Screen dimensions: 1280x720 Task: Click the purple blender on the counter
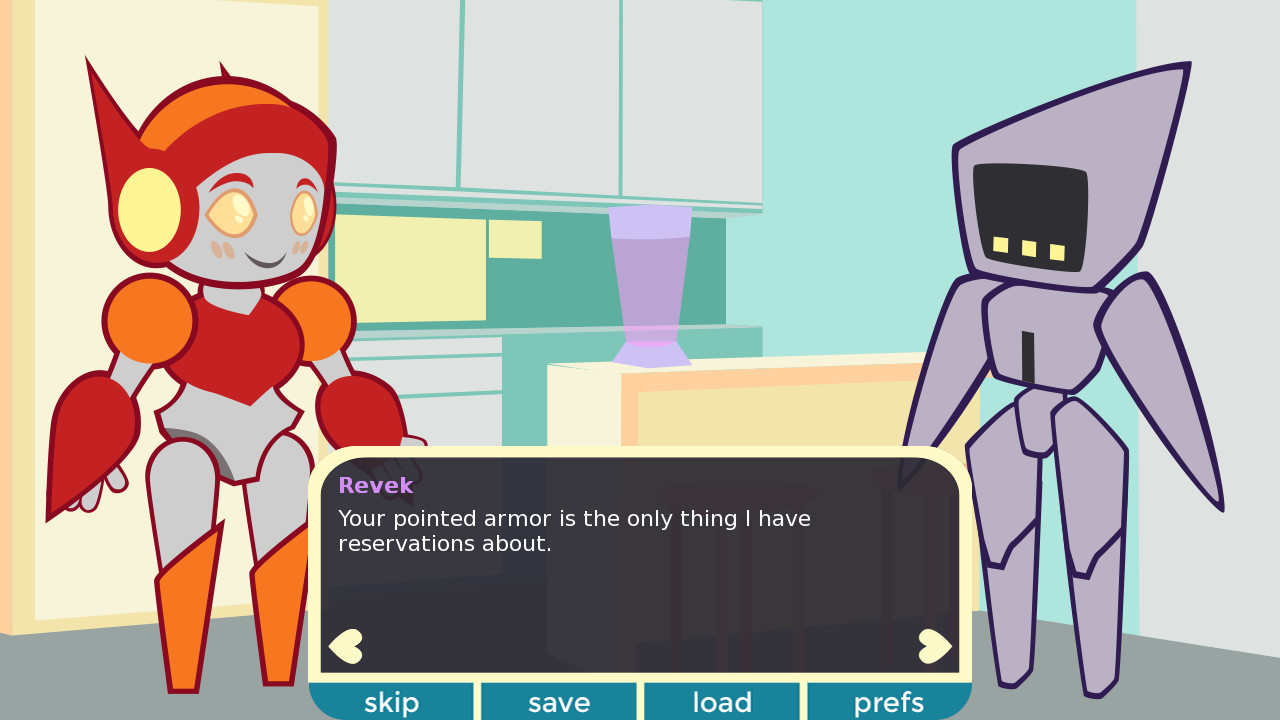[652, 285]
